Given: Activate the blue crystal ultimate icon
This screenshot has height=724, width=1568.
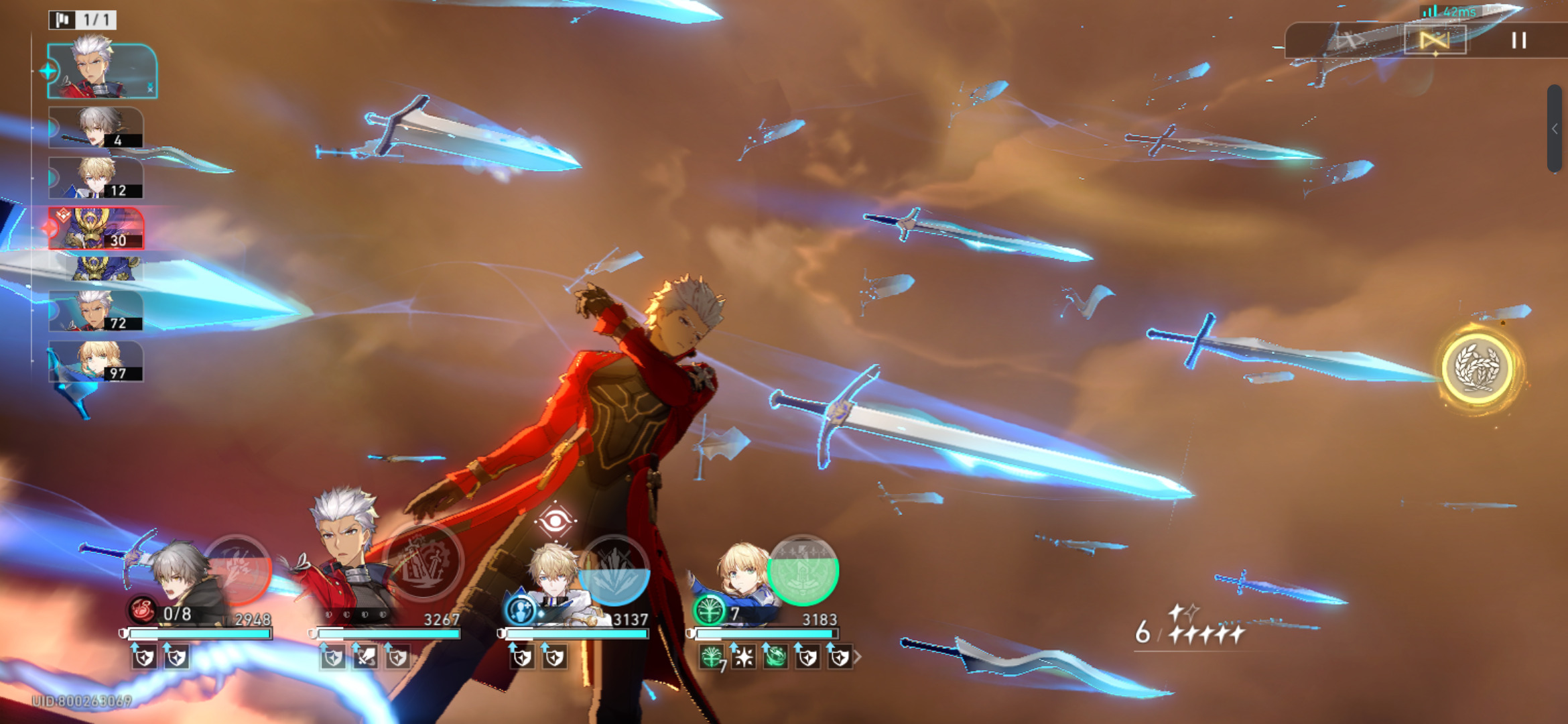Looking at the screenshot, I should click(x=614, y=570).
